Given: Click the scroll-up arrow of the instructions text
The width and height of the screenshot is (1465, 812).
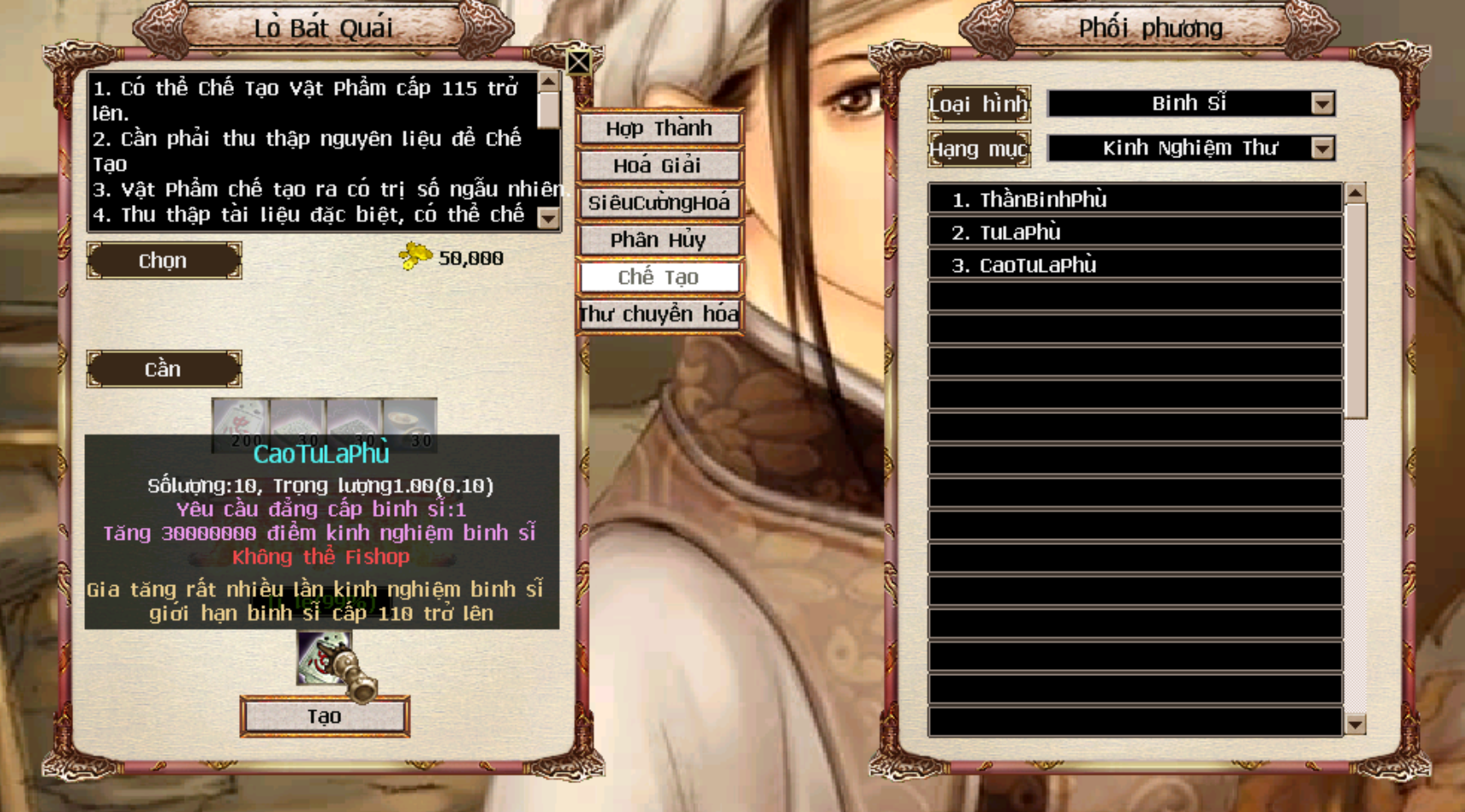Looking at the screenshot, I should 549,82.
